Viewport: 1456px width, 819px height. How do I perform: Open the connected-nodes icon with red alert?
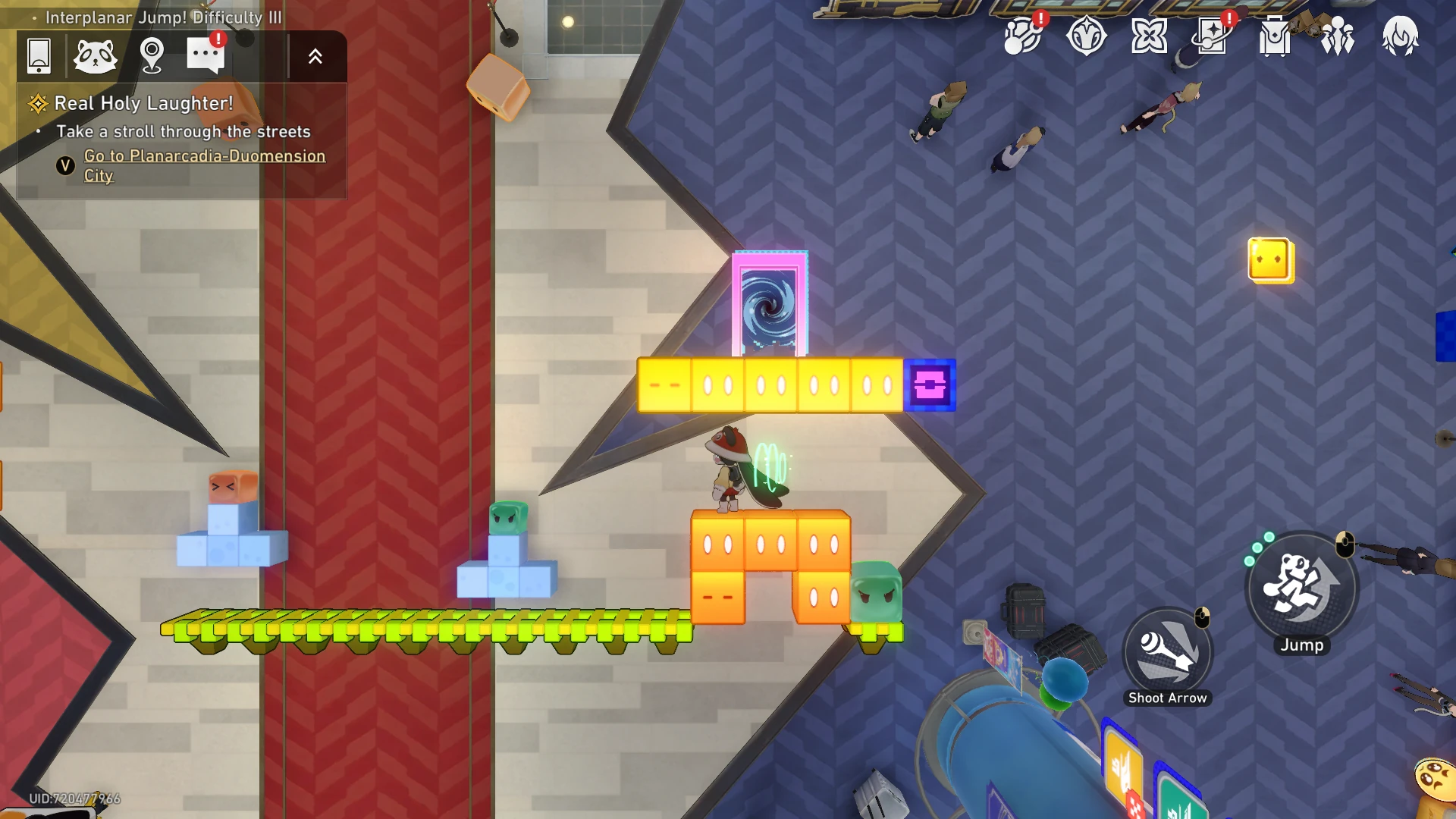(1022, 36)
